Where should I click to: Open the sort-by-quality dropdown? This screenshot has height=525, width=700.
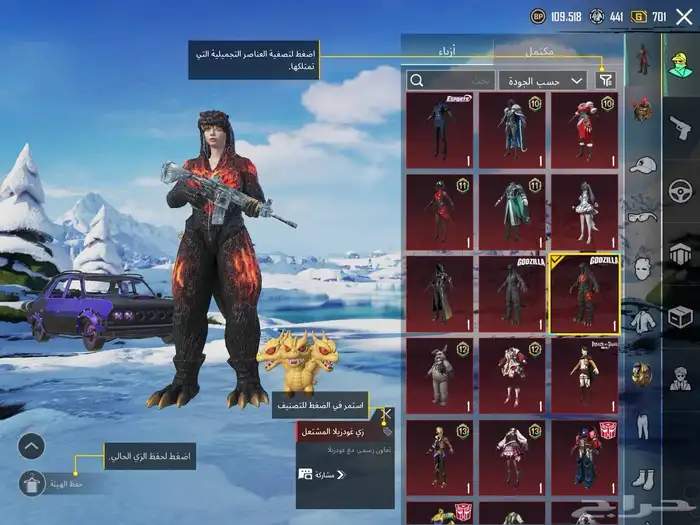click(555, 80)
